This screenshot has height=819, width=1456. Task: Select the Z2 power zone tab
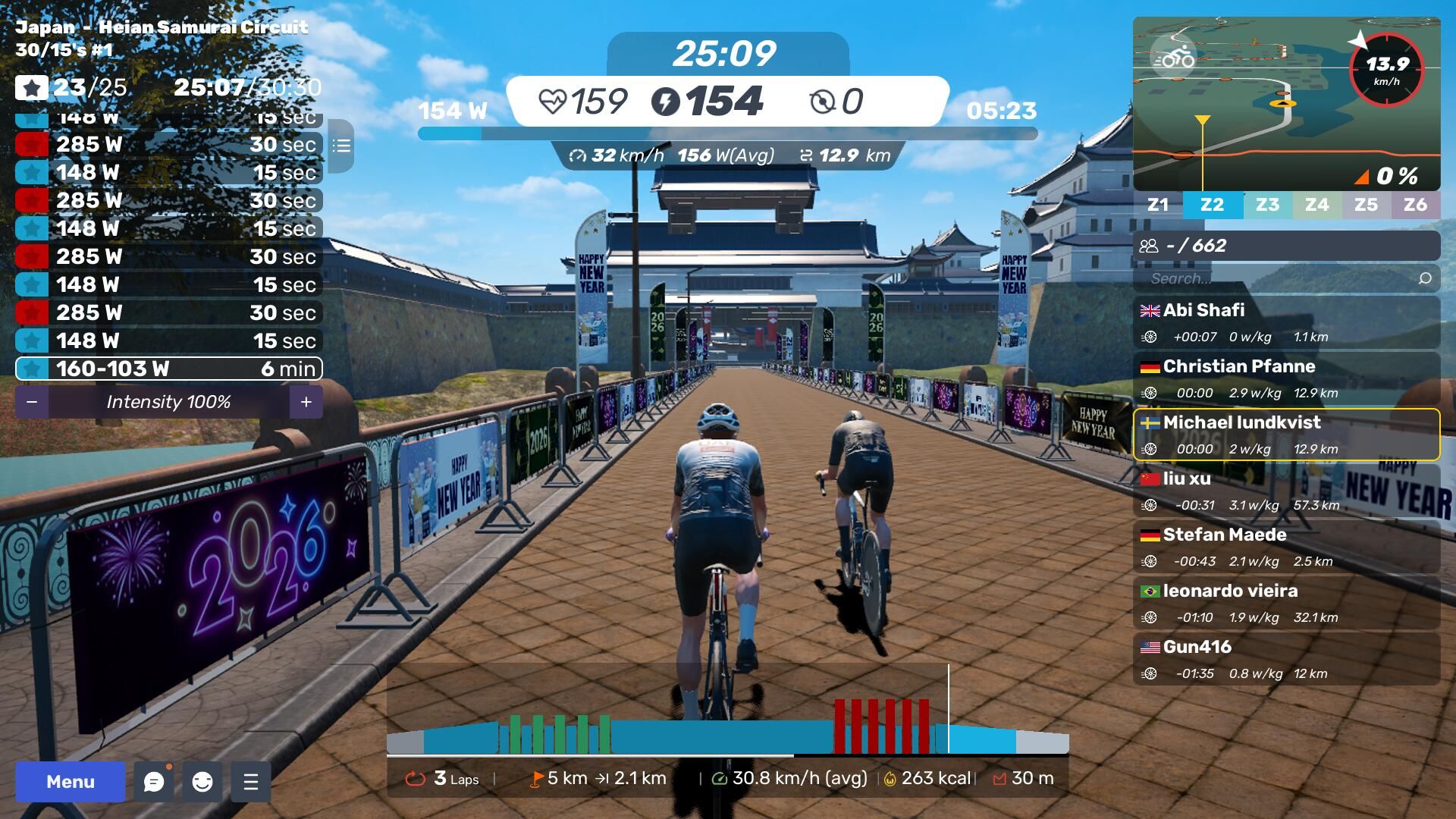1212,205
